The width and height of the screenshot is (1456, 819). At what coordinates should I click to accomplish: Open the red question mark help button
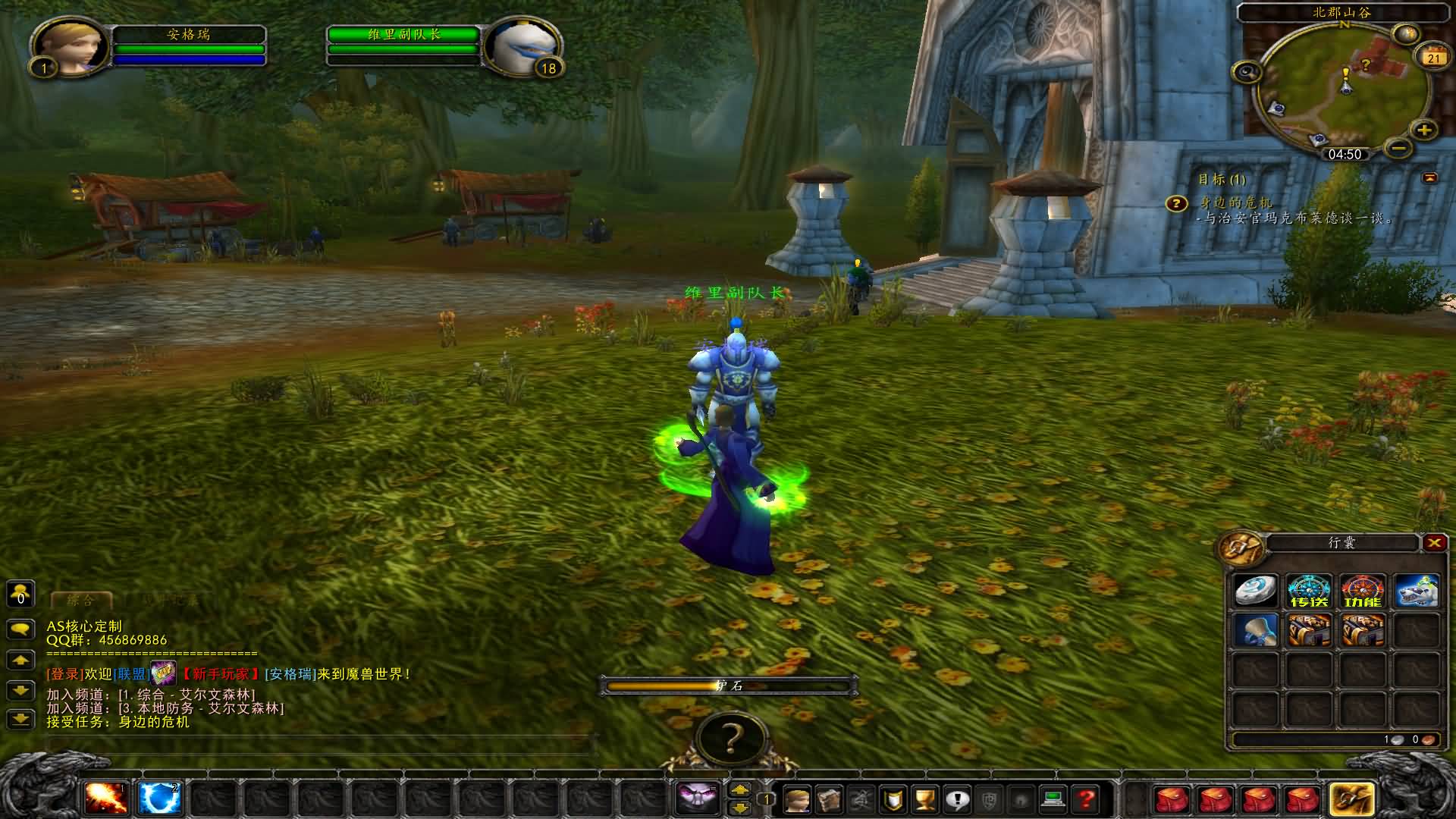click(1086, 799)
